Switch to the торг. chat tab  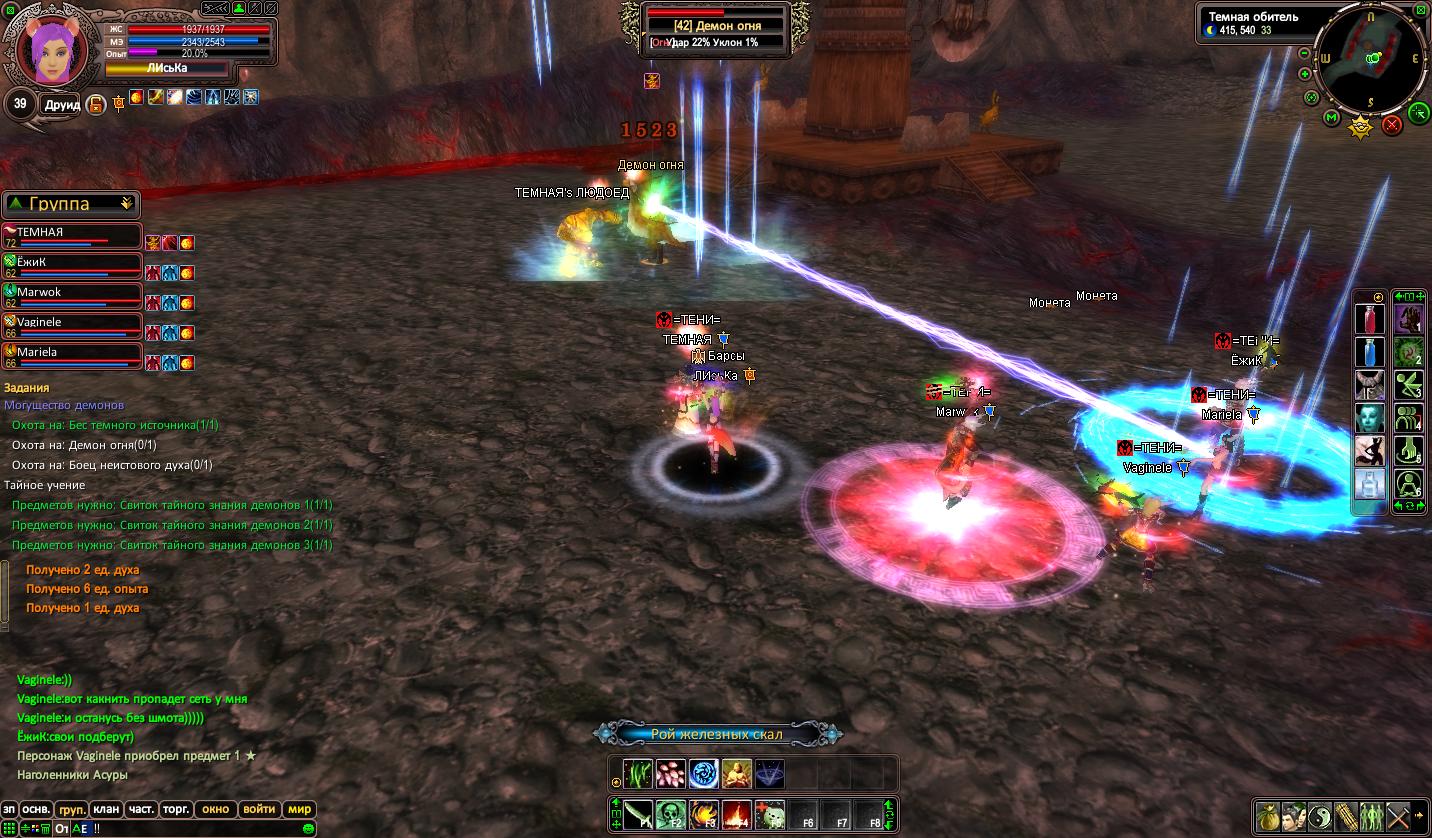[177, 809]
